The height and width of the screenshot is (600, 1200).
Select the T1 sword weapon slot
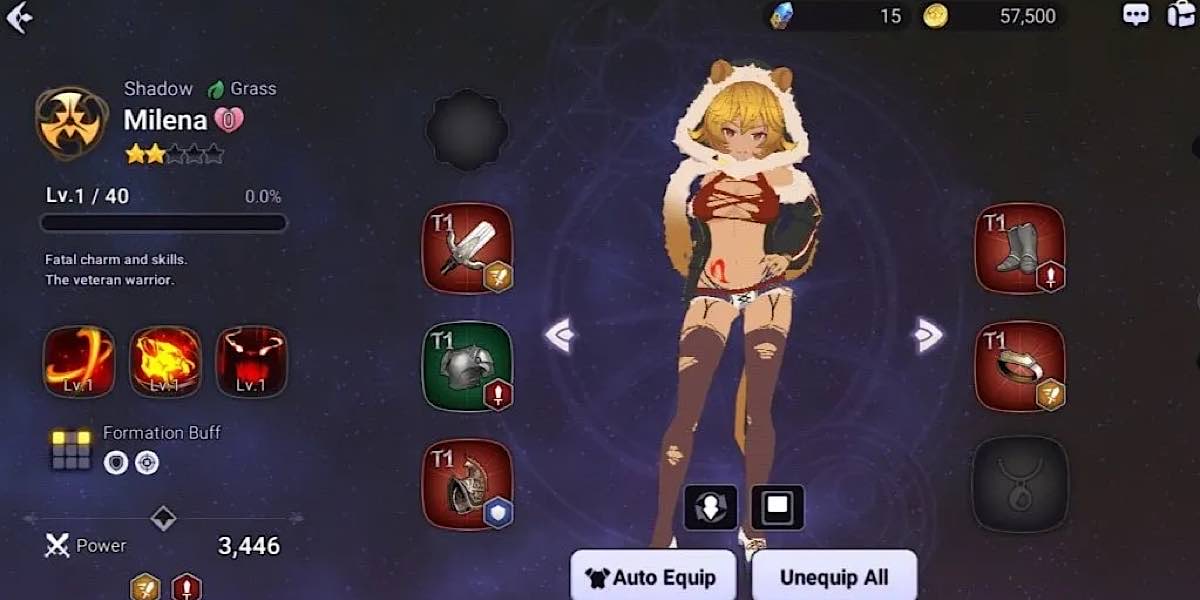(x=467, y=249)
